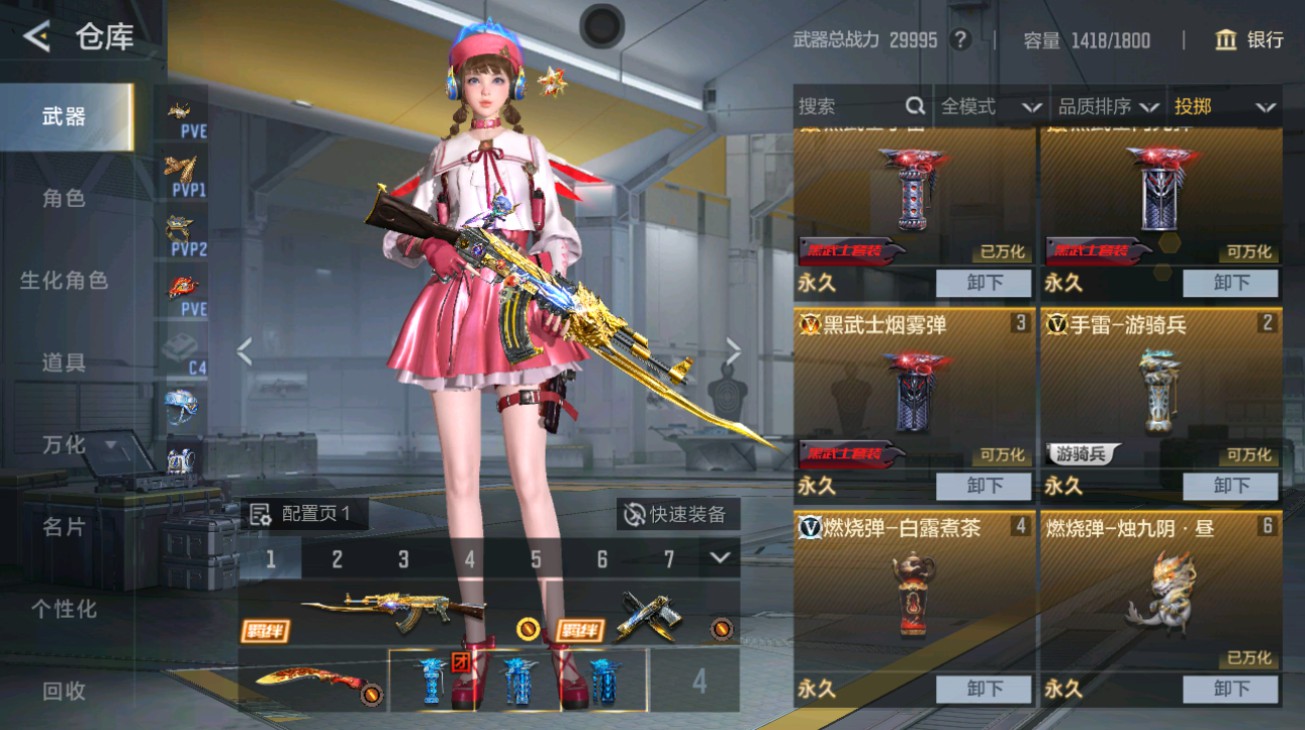This screenshot has width=1305, height=730.
Task: Open search with the magnifier icon
Action: tap(916, 105)
